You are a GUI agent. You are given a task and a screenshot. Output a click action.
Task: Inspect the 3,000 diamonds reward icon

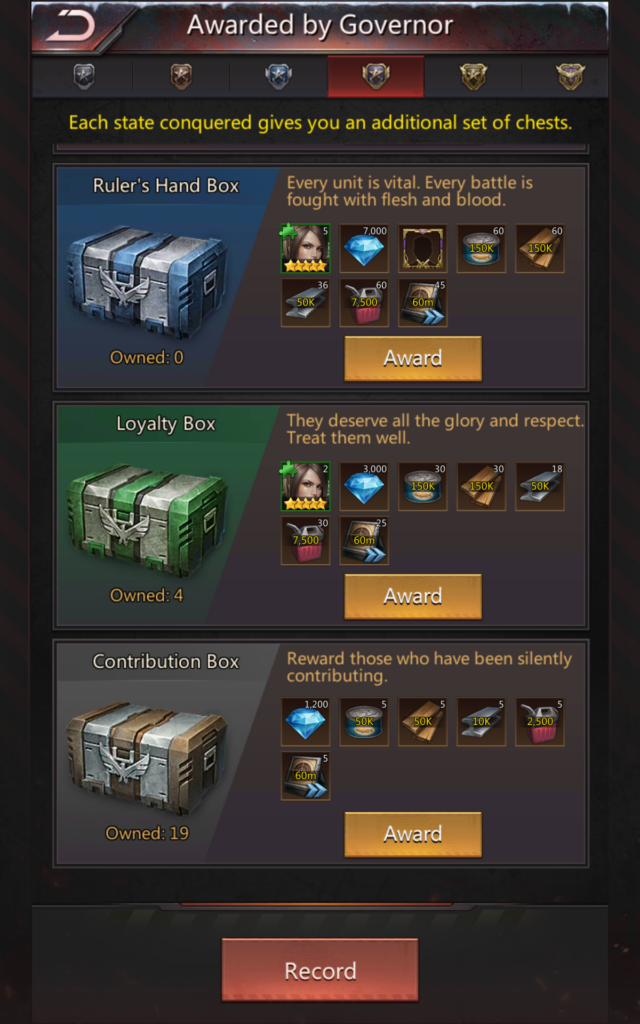click(x=364, y=487)
